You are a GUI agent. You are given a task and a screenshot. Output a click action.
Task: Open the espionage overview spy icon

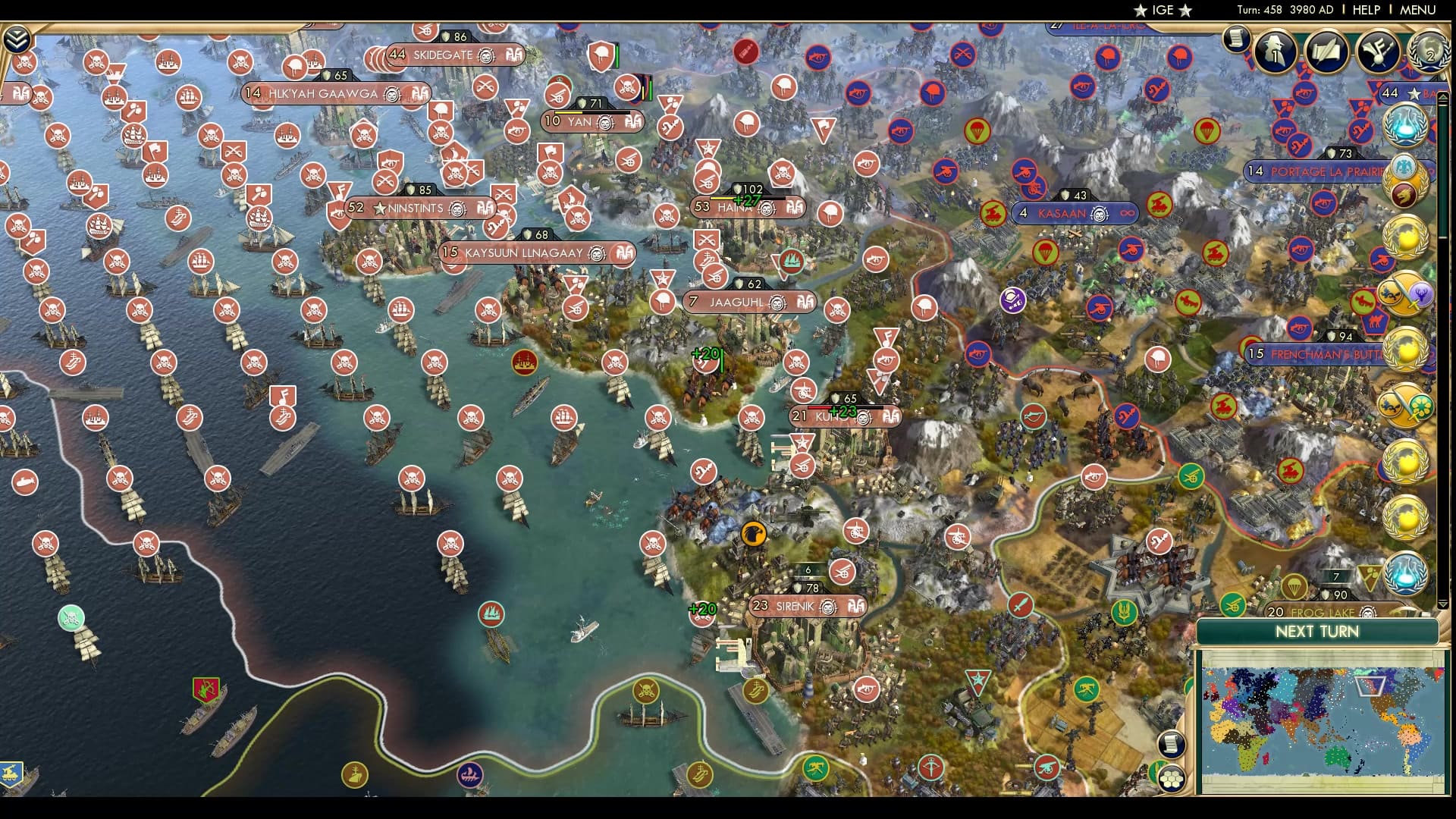(x=1276, y=52)
